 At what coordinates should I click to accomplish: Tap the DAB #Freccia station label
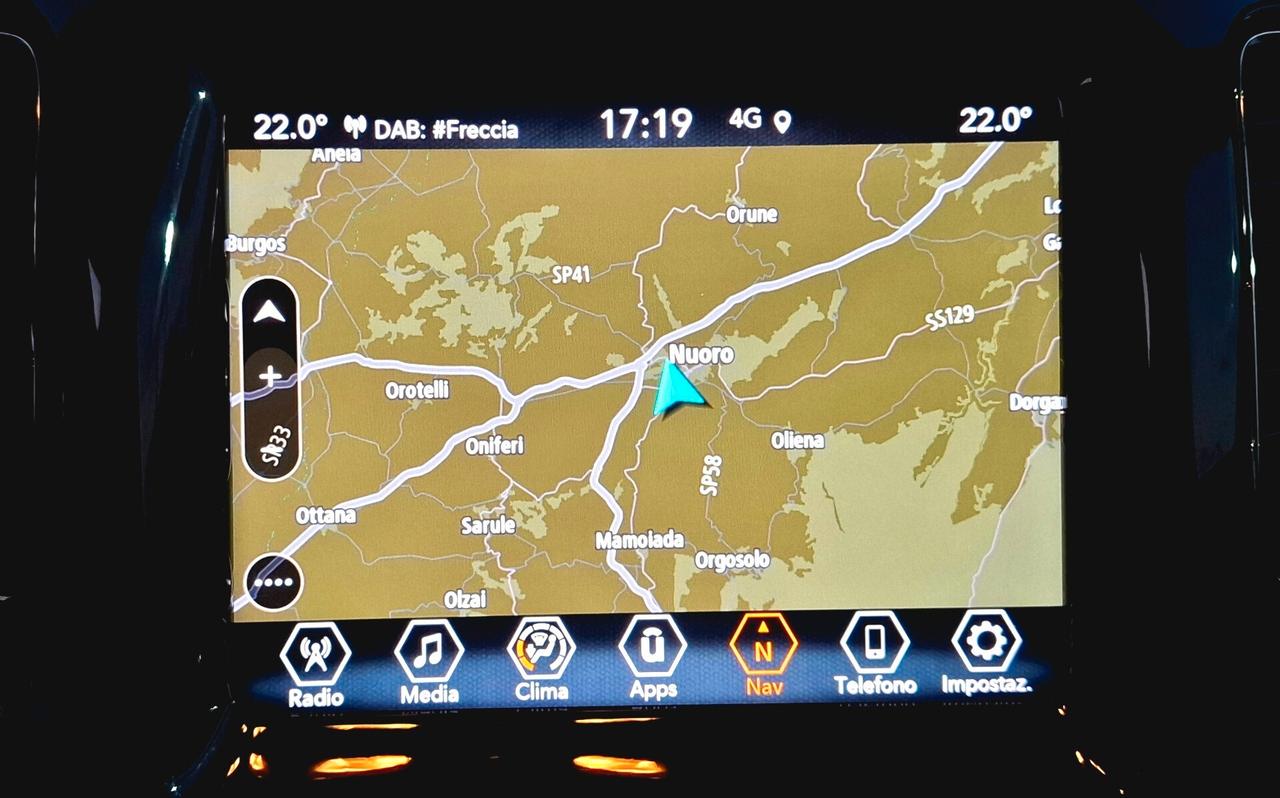(x=445, y=129)
